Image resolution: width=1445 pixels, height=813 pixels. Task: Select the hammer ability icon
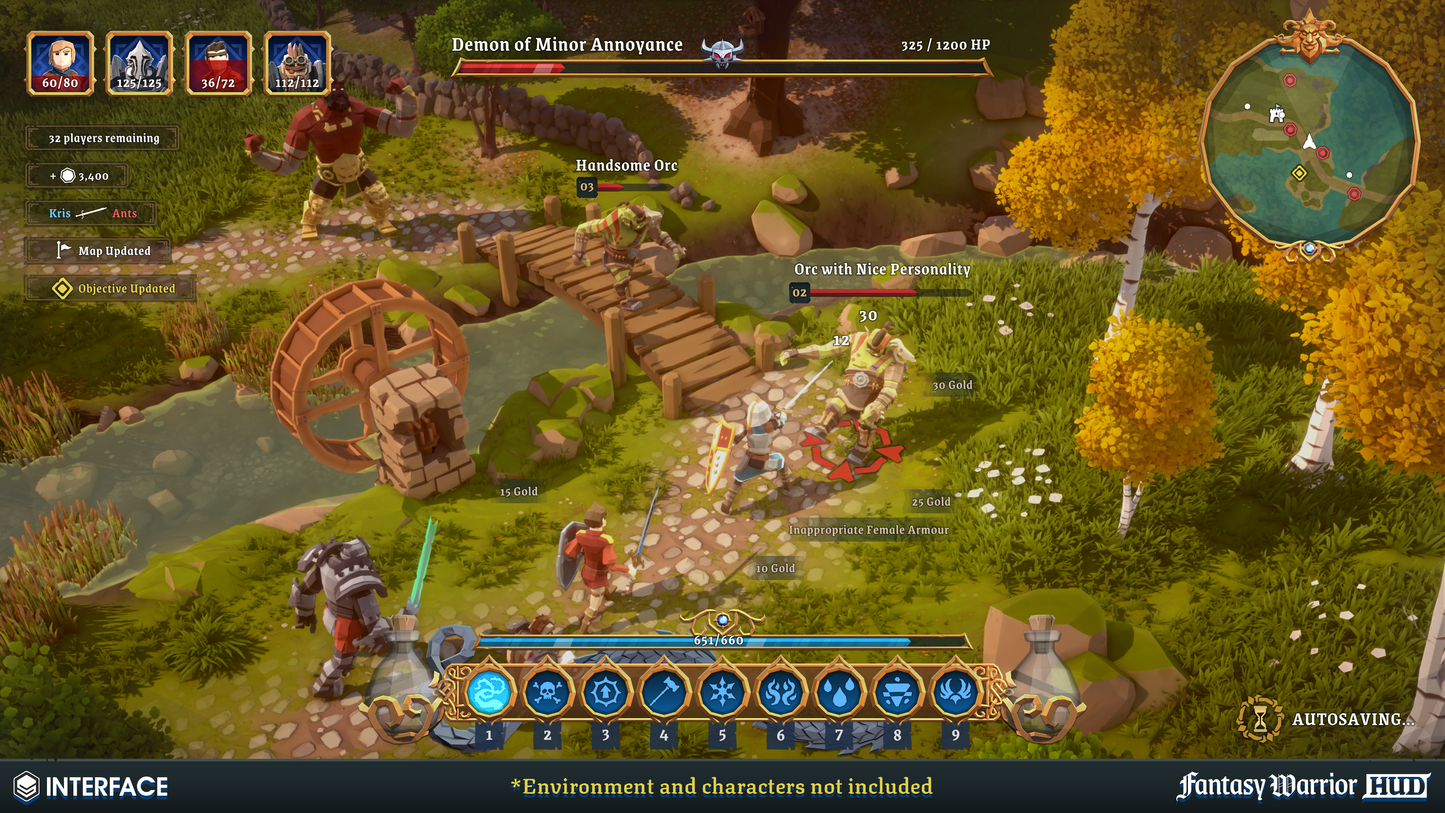coord(663,691)
